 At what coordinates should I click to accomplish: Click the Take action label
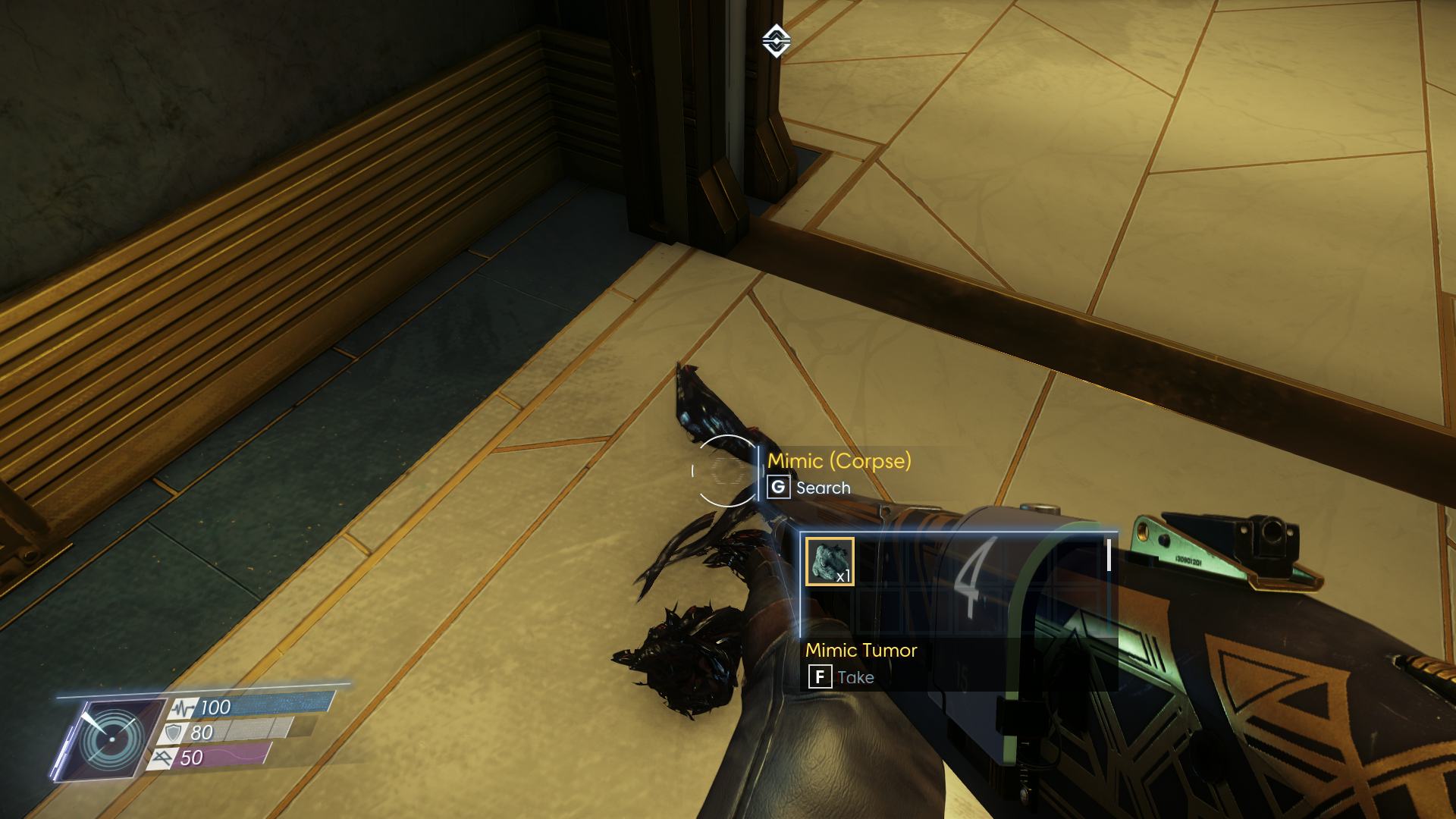[x=855, y=676]
